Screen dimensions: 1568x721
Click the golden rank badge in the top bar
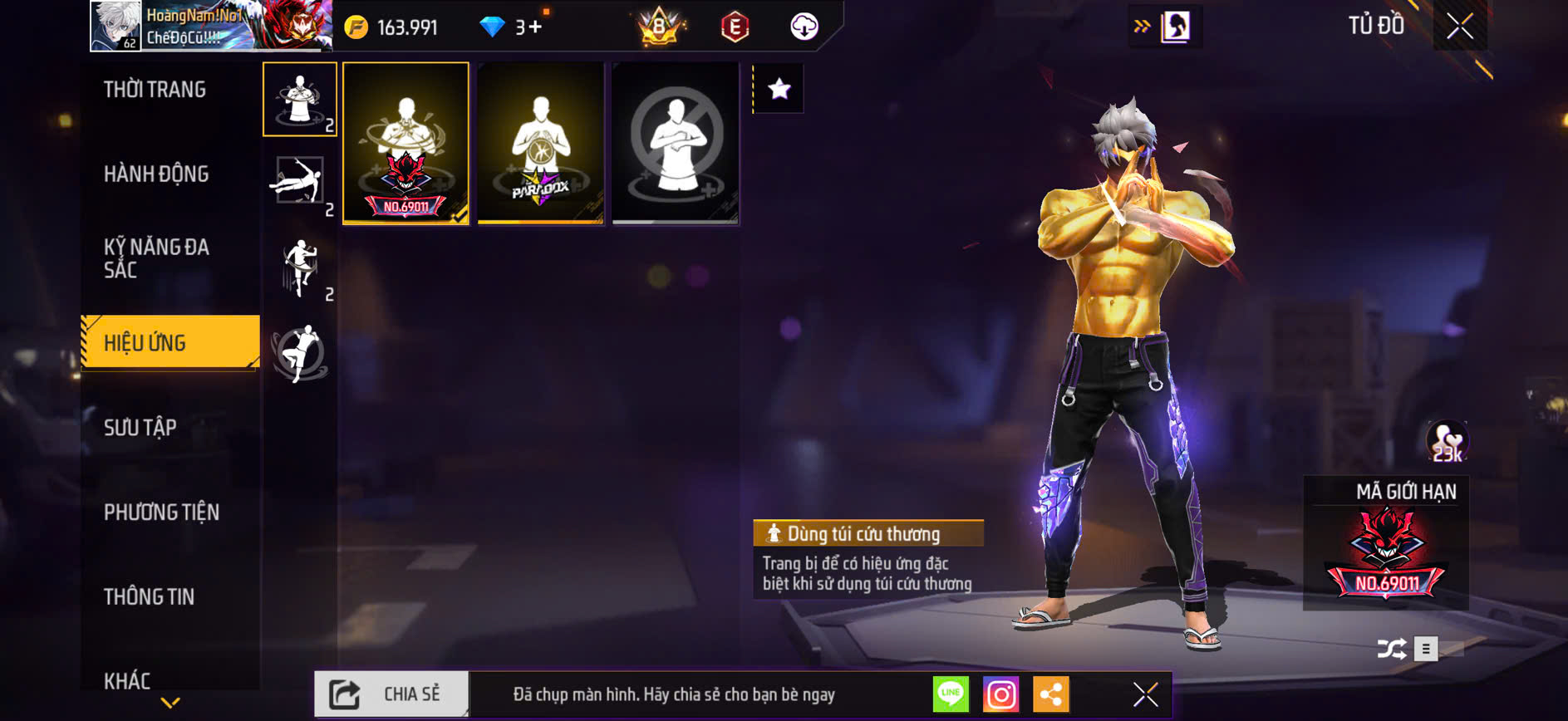656,26
